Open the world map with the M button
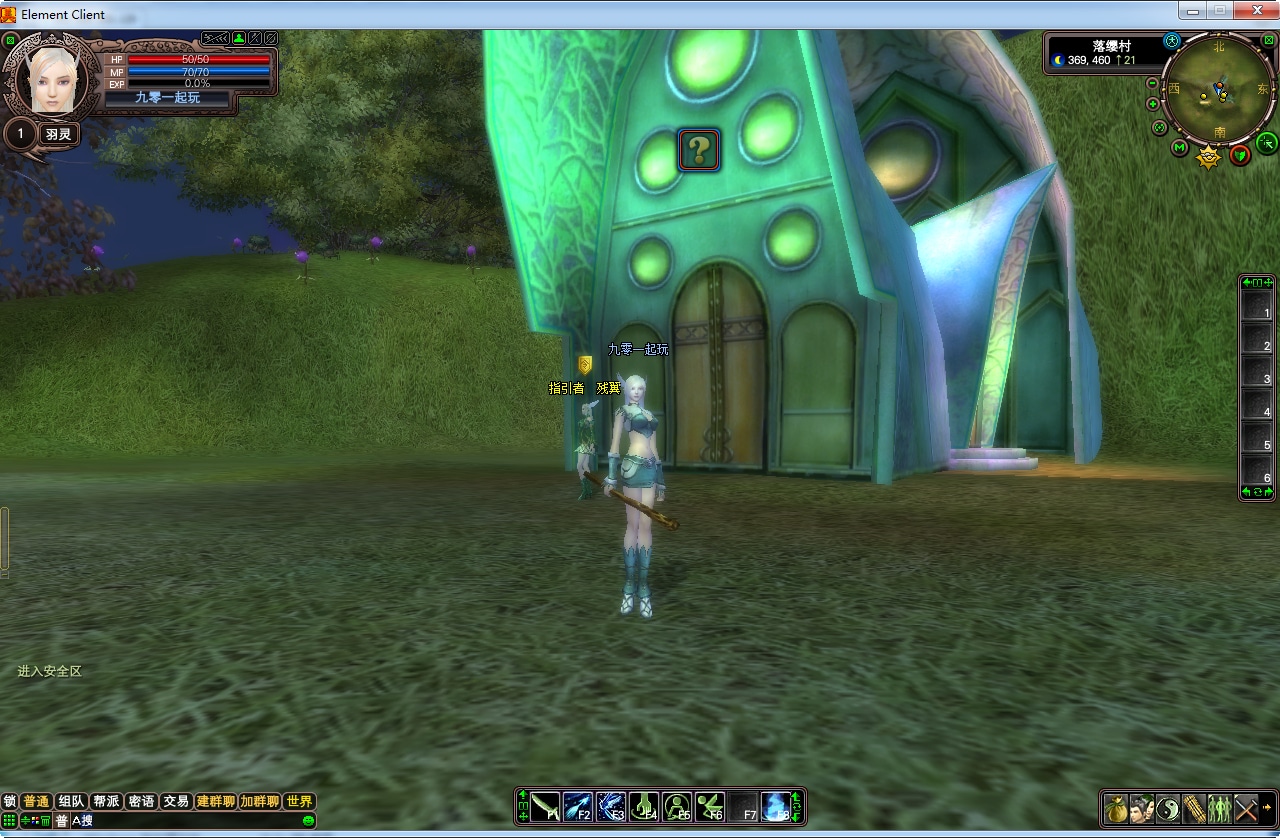Viewport: 1280px width, 838px height. coord(1180,149)
